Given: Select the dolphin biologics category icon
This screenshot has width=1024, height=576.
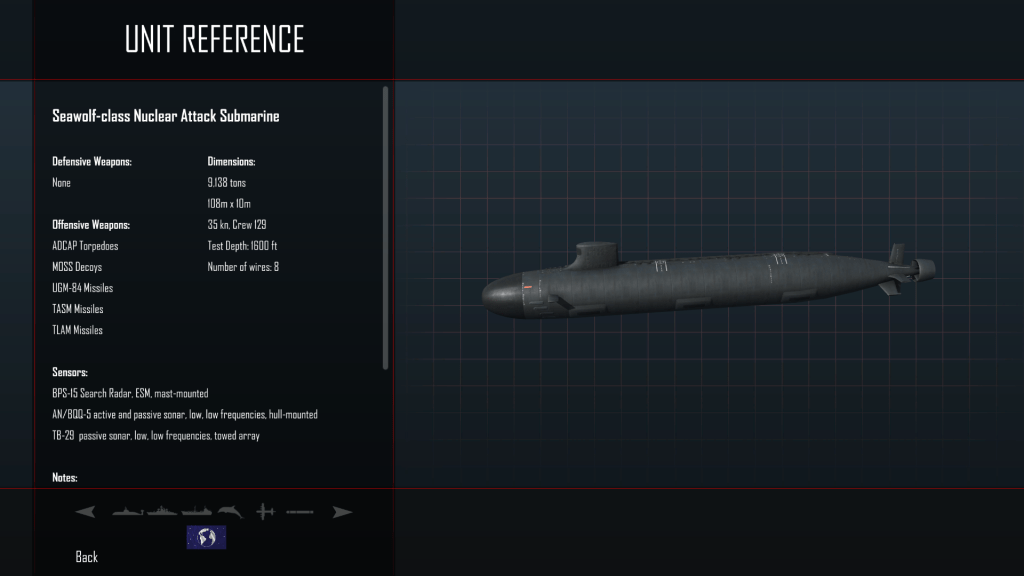Looking at the screenshot, I should click(x=231, y=512).
